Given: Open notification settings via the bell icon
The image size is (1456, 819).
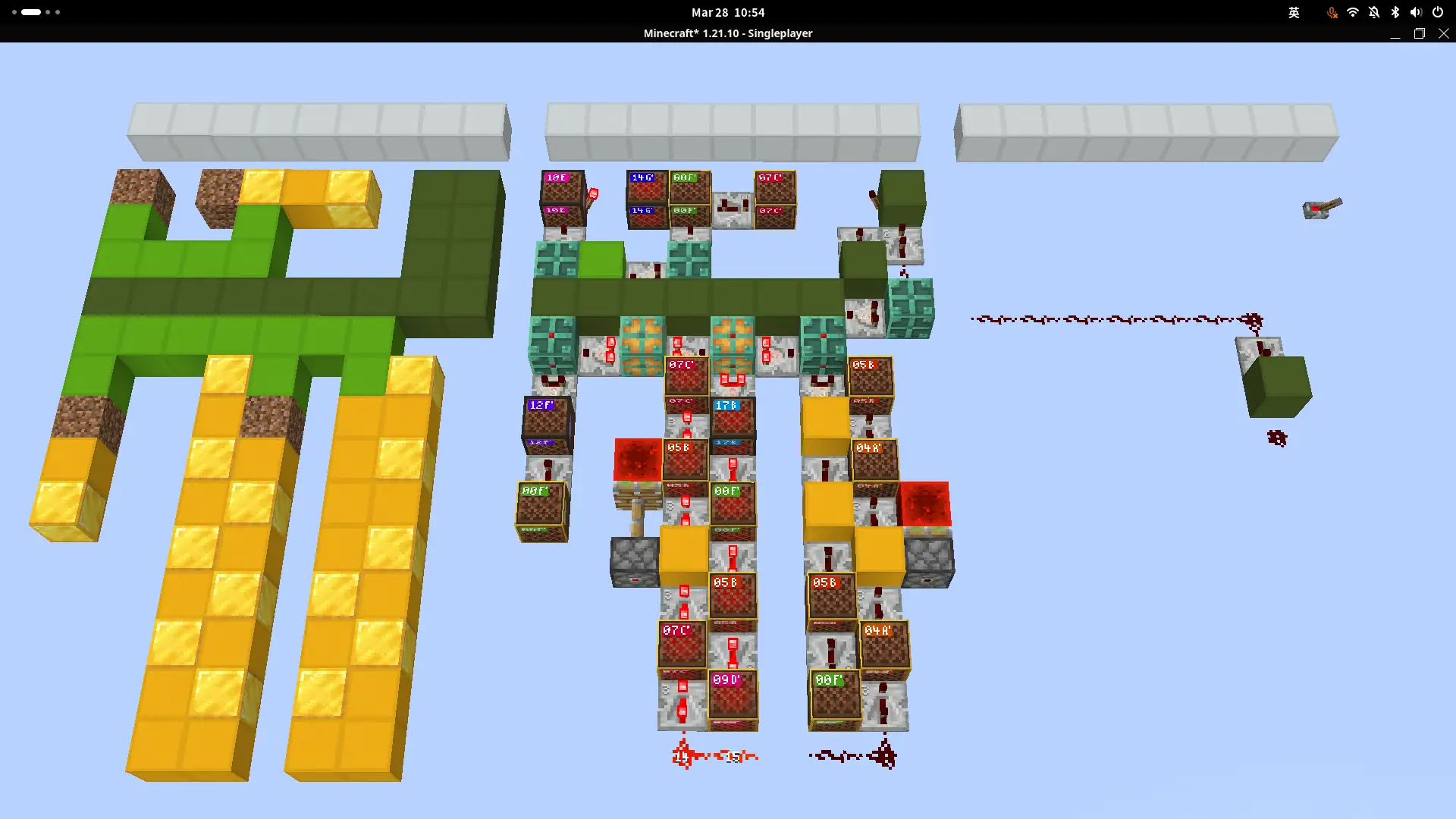Looking at the screenshot, I should point(1374,12).
